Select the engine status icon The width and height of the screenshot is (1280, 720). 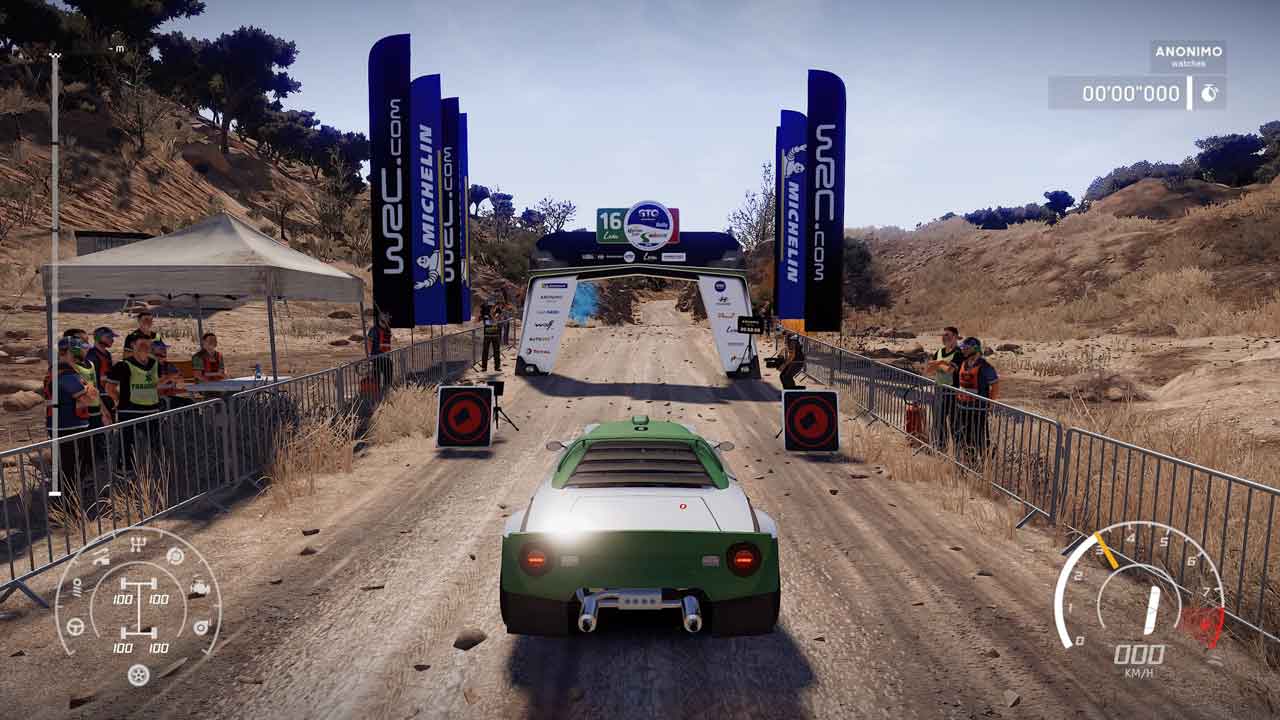coord(200,587)
